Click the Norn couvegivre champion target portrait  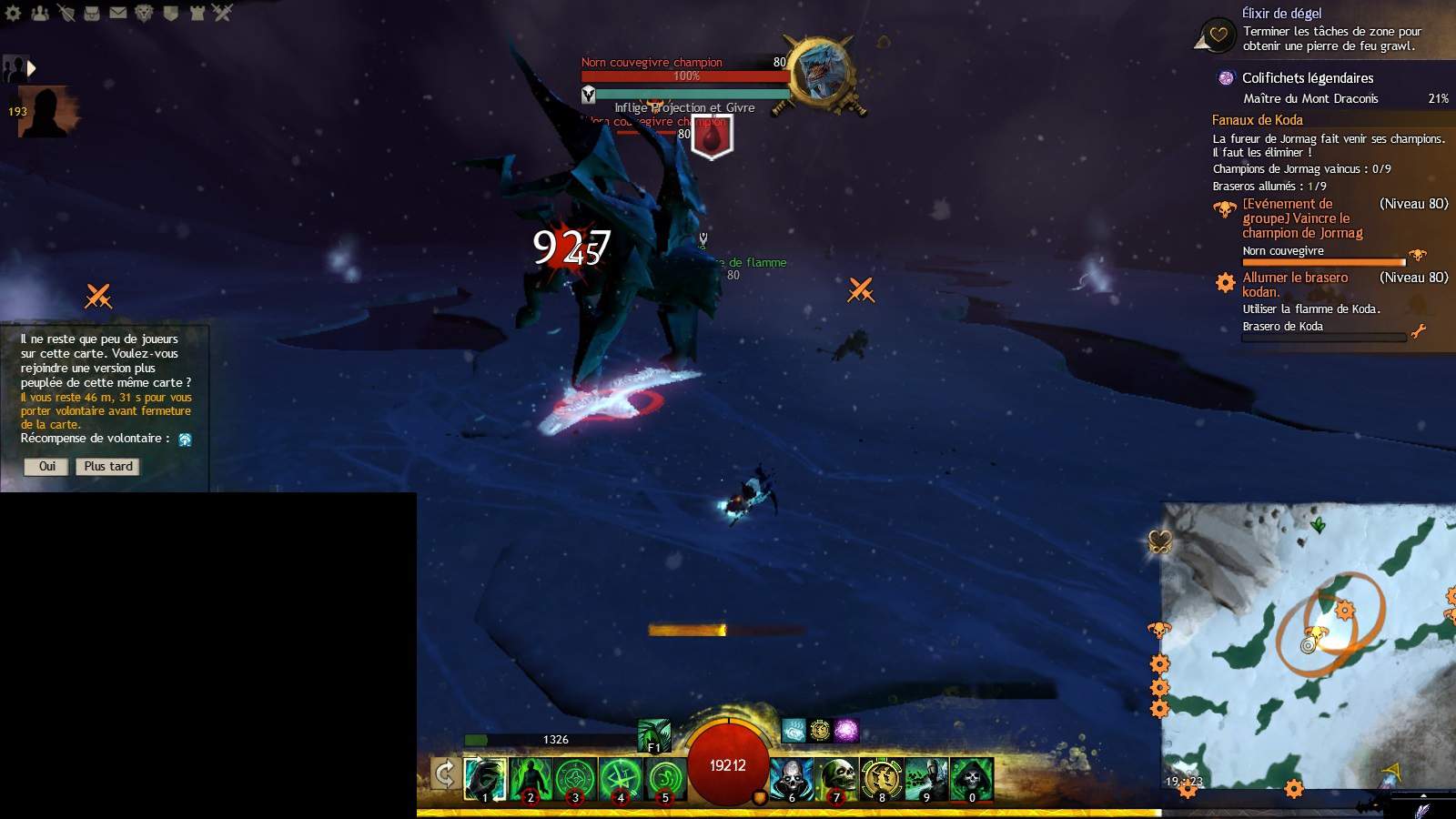point(822,72)
